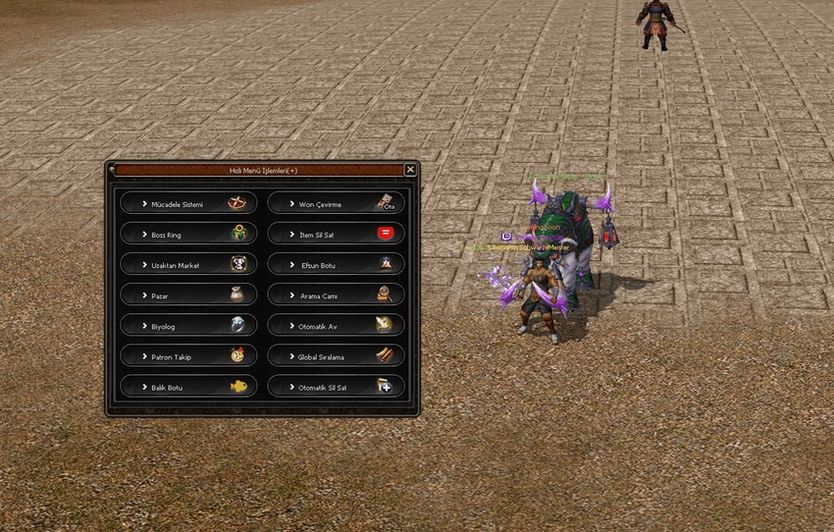Open the Won Çevirme option
The image size is (834, 532).
pyautogui.click(x=336, y=204)
